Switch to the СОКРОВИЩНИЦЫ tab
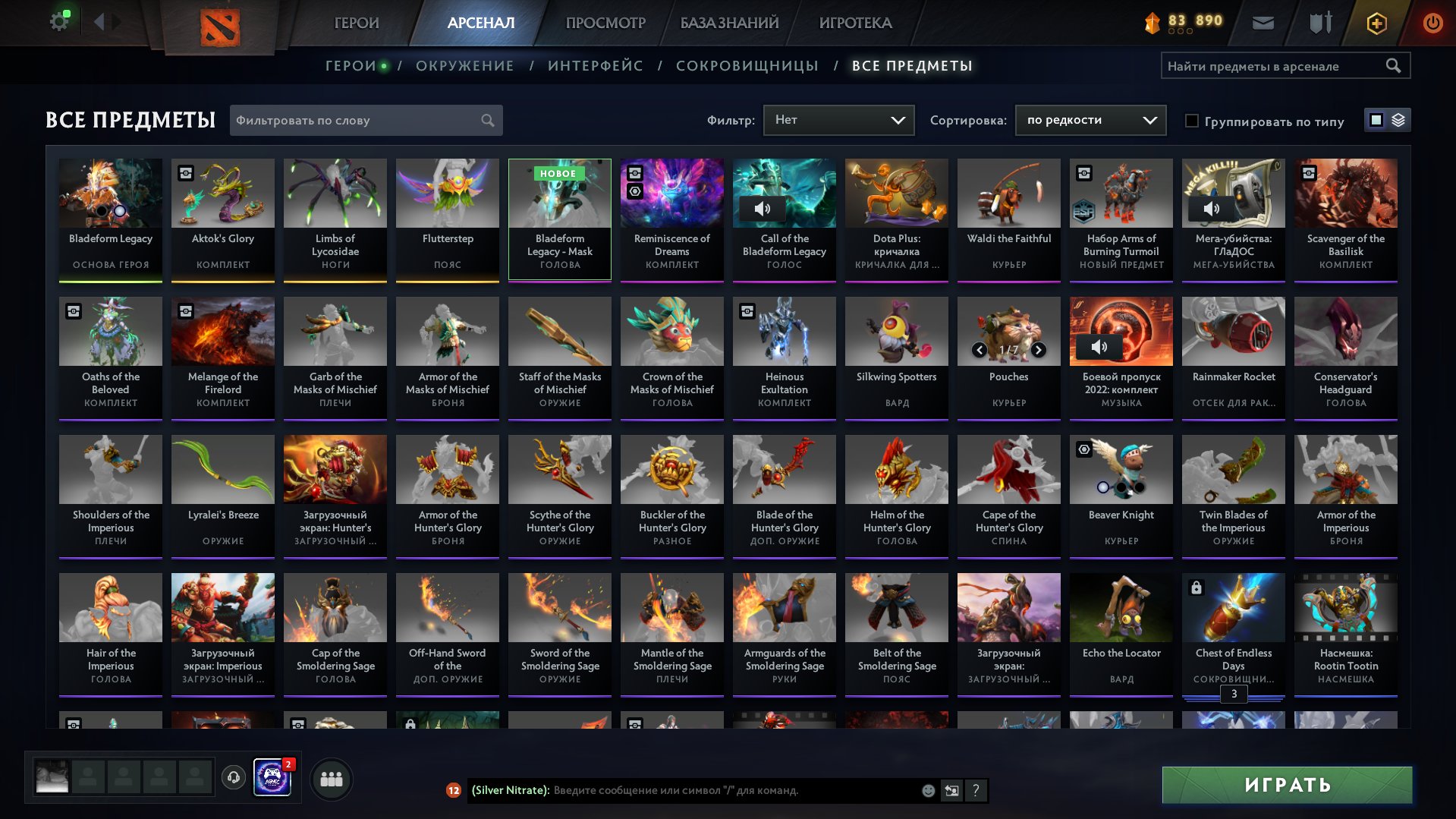This screenshot has width=1456, height=819. coord(747,65)
